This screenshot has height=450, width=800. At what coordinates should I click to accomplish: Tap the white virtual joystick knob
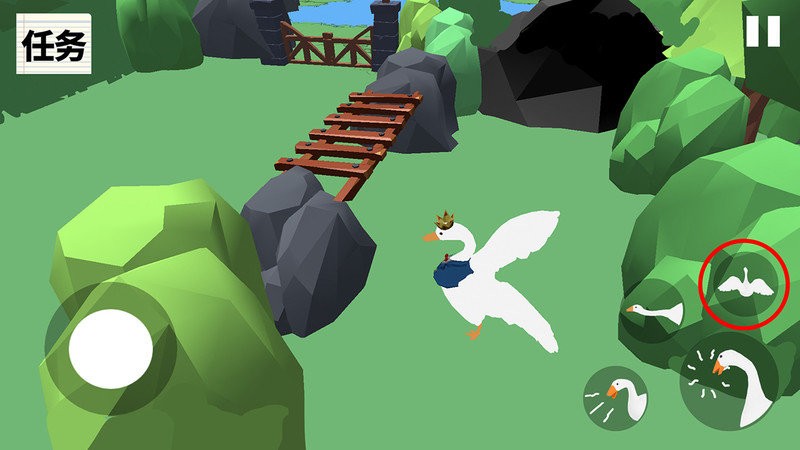pyautogui.click(x=110, y=349)
